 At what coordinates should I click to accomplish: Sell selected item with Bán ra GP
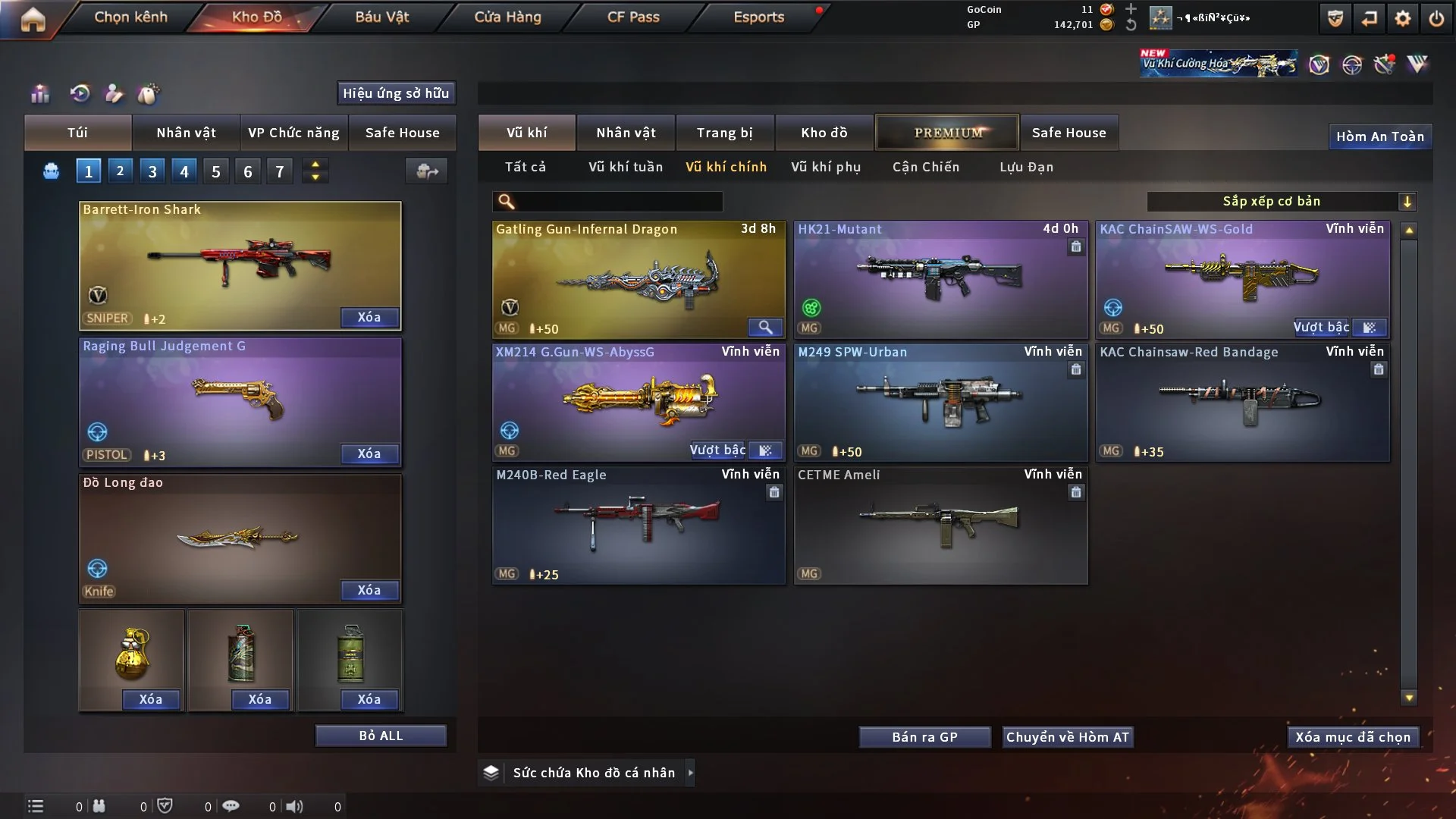pyautogui.click(x=924, y=737)
